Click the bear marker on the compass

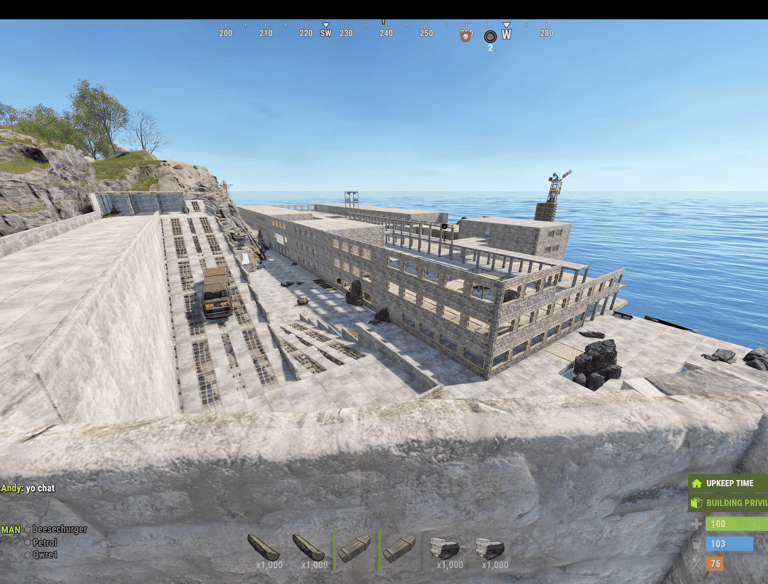466,36
